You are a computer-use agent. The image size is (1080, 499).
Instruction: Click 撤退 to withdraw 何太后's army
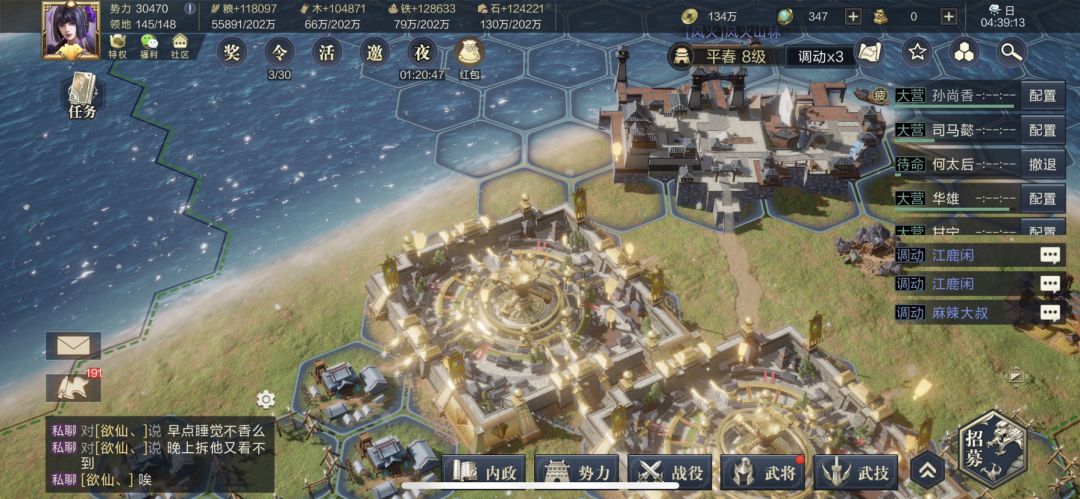click(1042, 164)
